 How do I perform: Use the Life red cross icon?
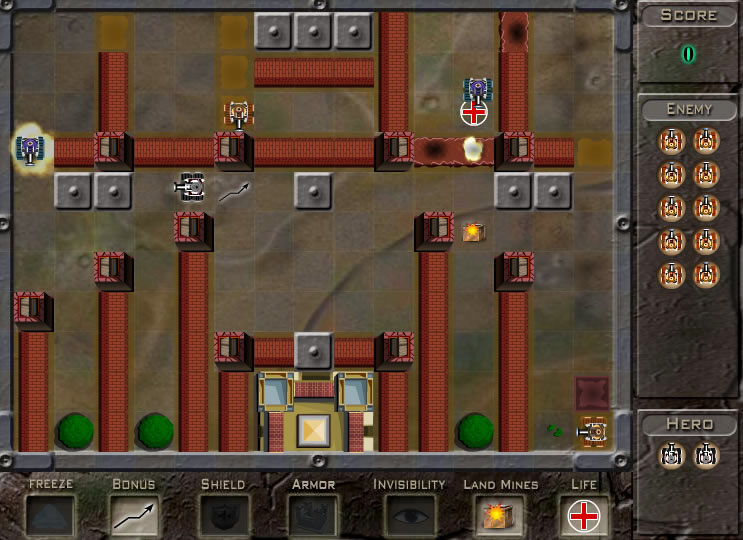tap(583, 515)
